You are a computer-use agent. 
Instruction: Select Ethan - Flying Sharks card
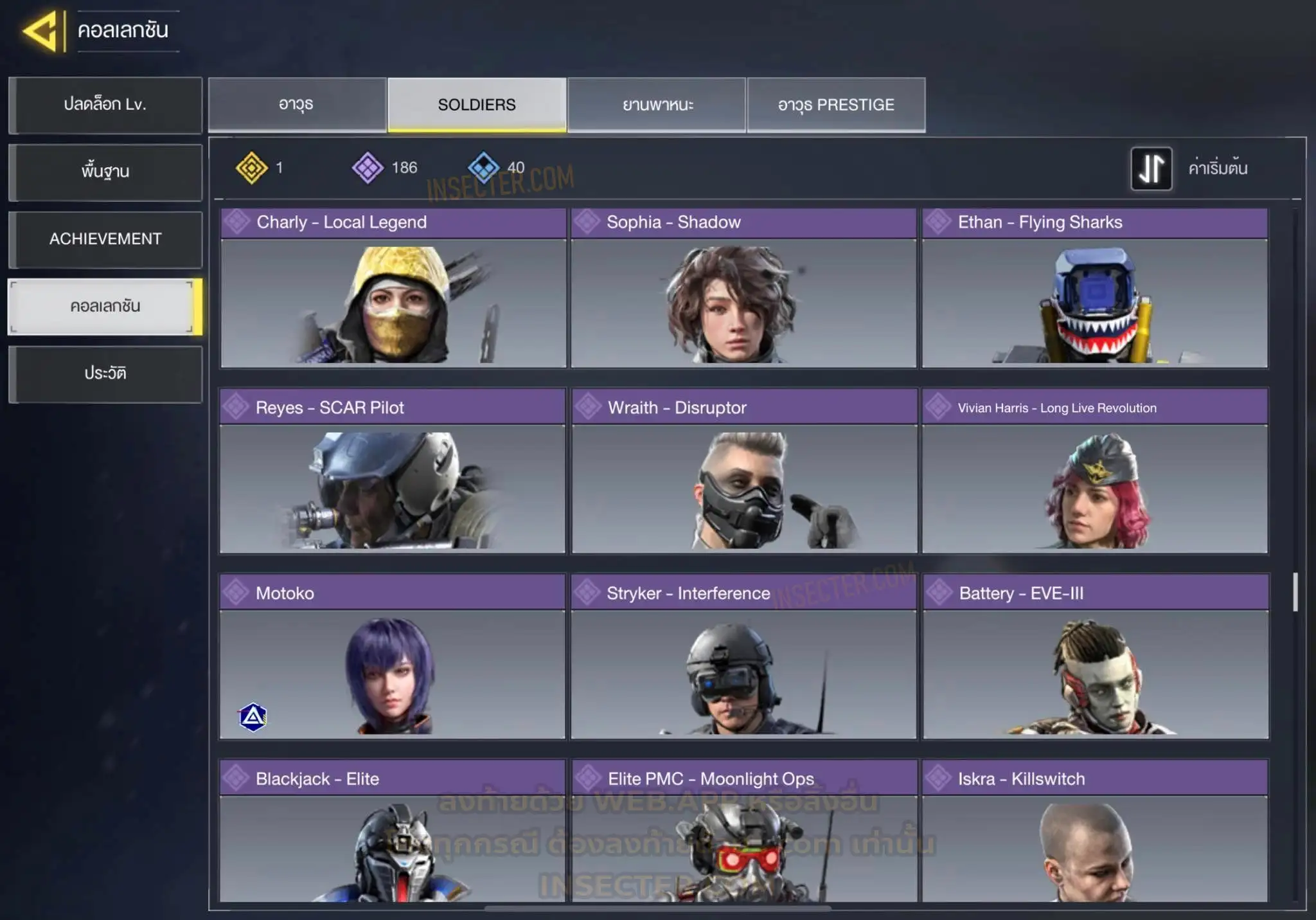[x=1095, y=288]
